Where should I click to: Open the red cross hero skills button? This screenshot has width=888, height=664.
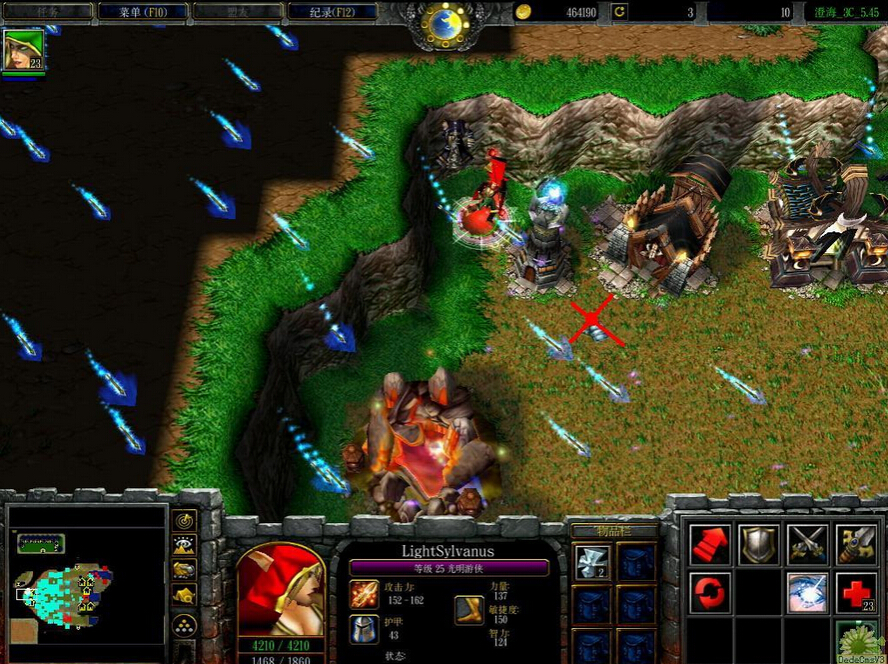click(x=855, y=592)
